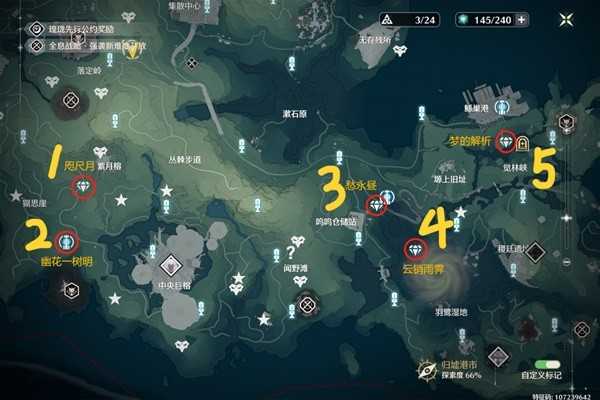Viewport: 600px width, 400px height.
Task: Select the circled diamond marker at 梦的解析
Action: point(505,141)
